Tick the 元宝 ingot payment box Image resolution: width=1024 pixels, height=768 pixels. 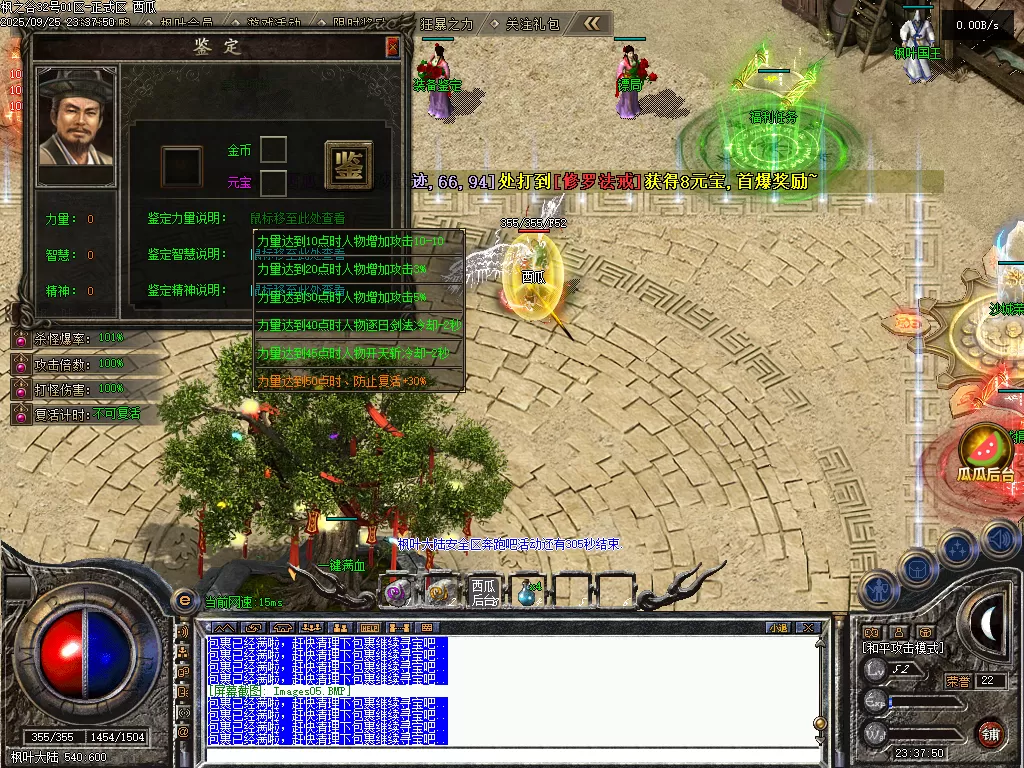tap(273, 182)
